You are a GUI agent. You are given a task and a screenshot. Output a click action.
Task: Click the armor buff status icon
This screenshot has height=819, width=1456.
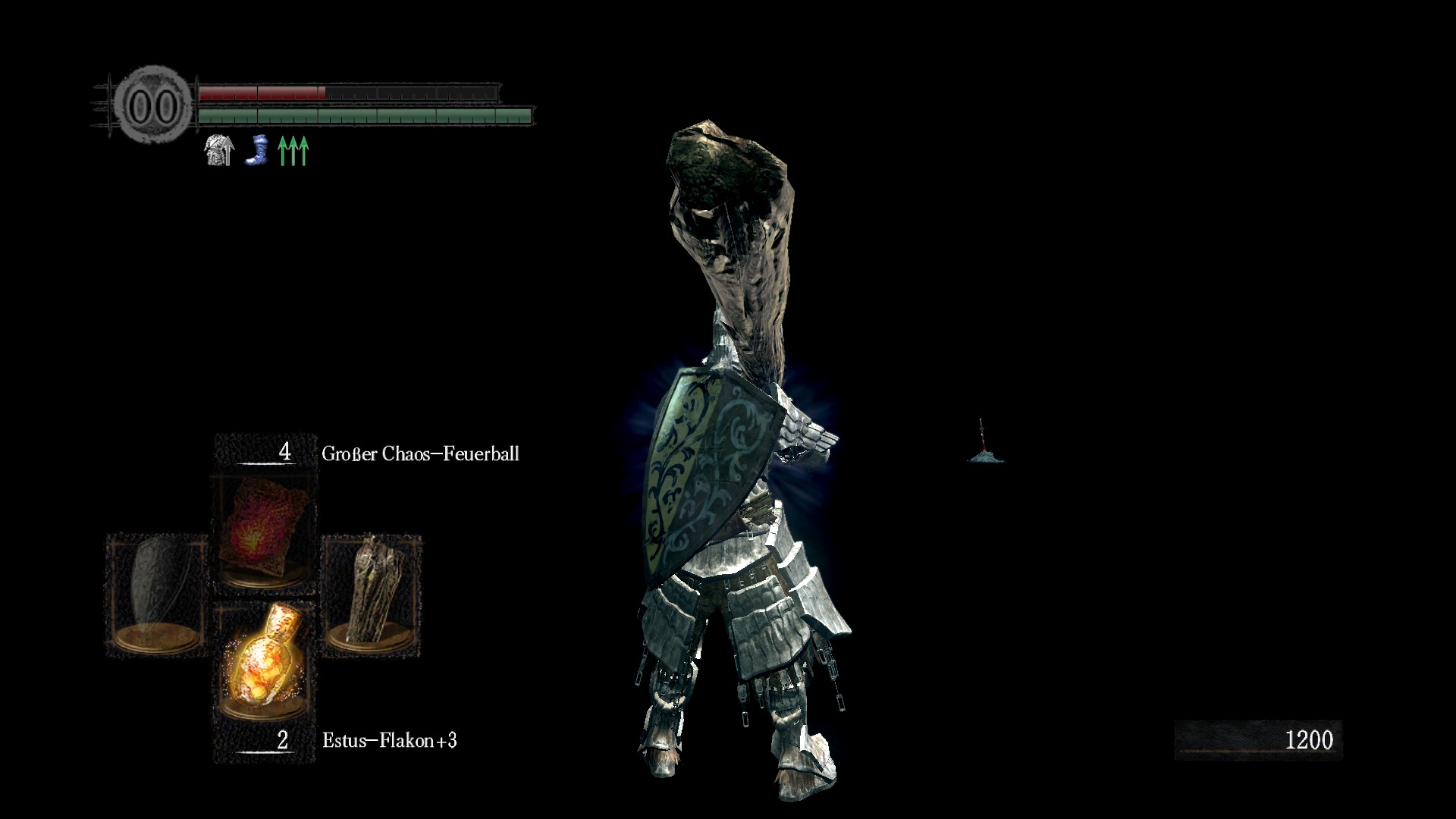(x=219, y=150)
